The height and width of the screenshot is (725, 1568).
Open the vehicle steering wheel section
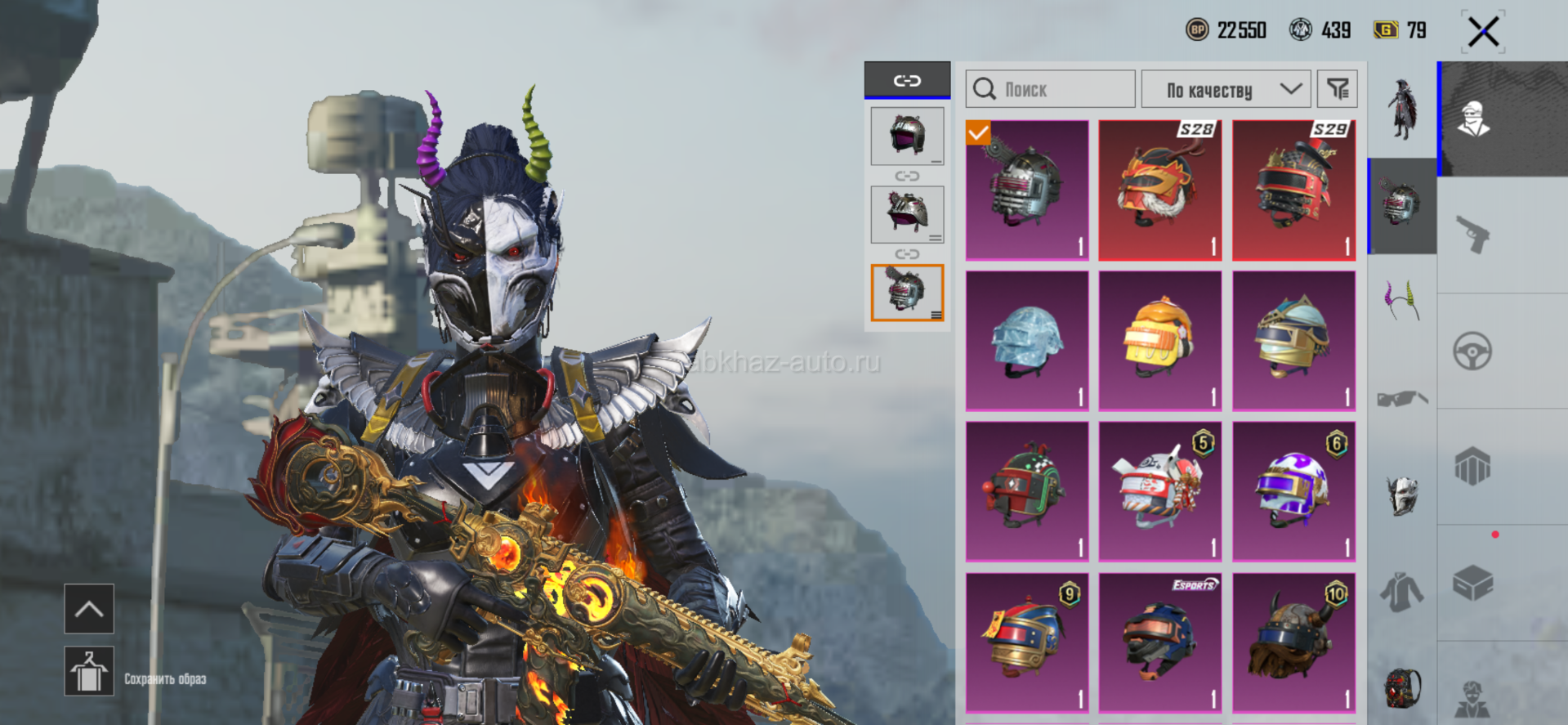pos(1472,351)
